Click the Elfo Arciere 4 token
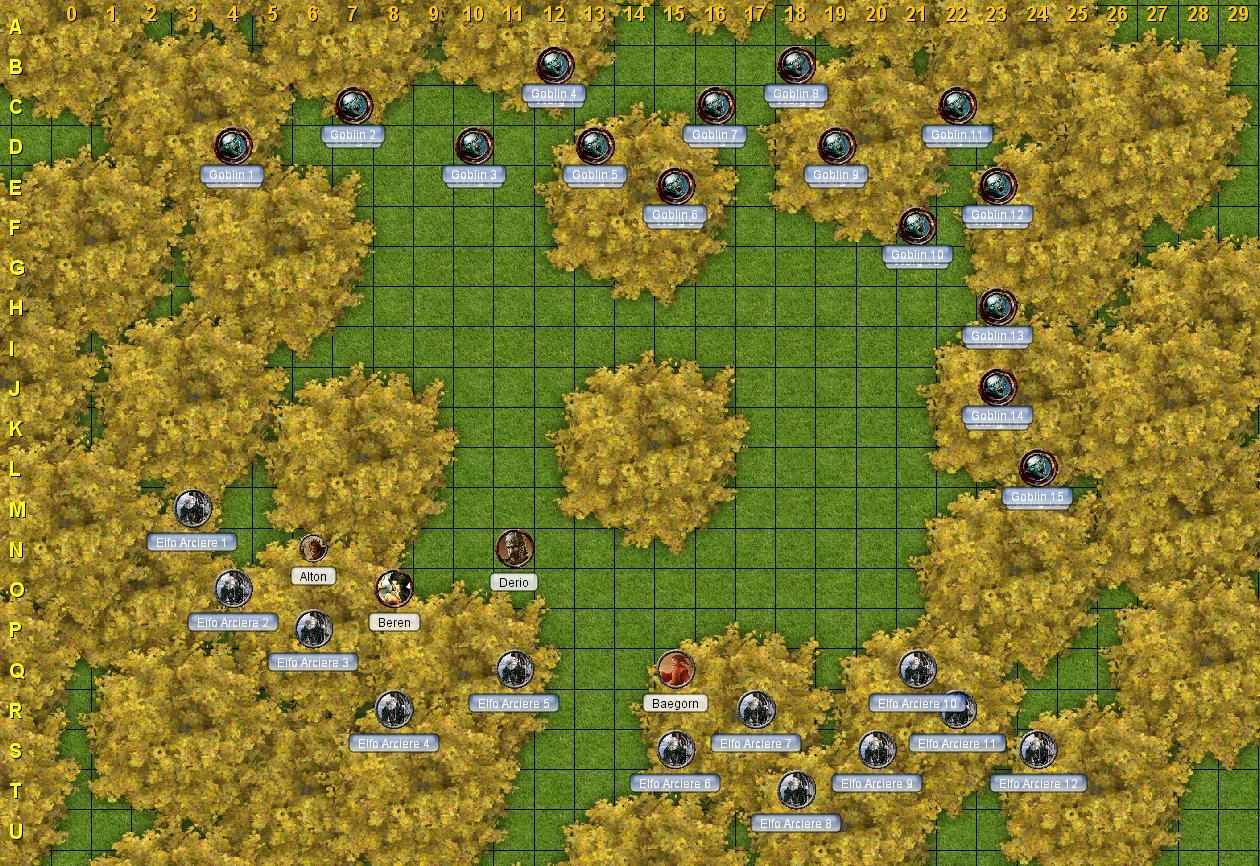The image size is (1260, 866). click(x=394, y=709)
